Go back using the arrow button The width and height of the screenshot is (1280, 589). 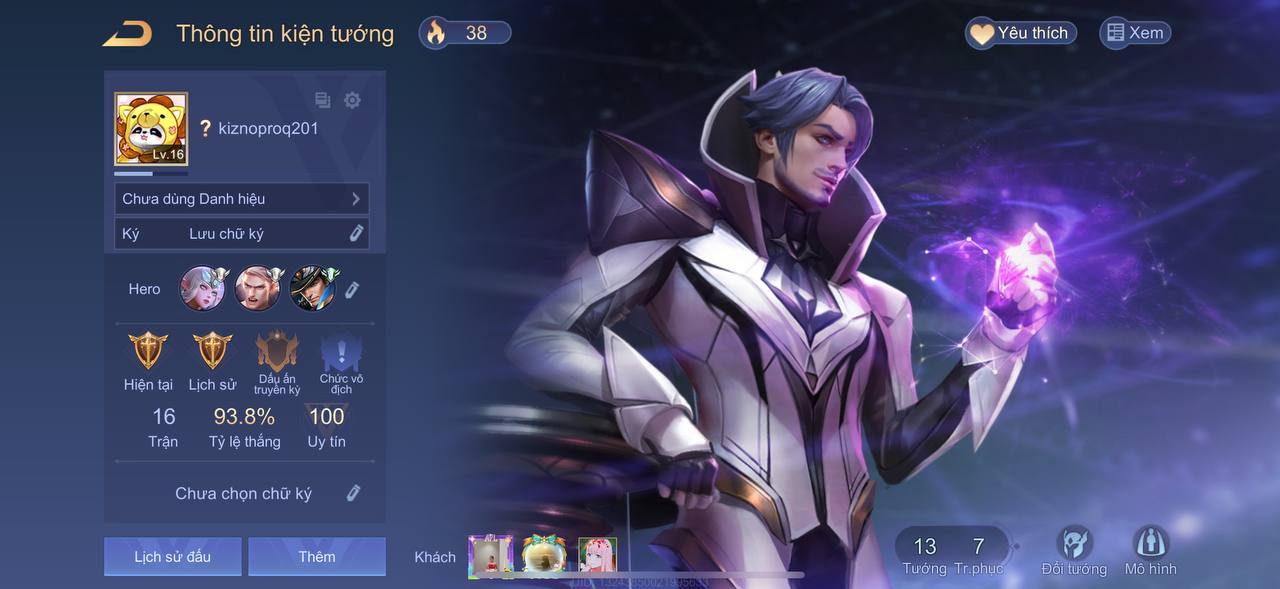pos(127,33)
